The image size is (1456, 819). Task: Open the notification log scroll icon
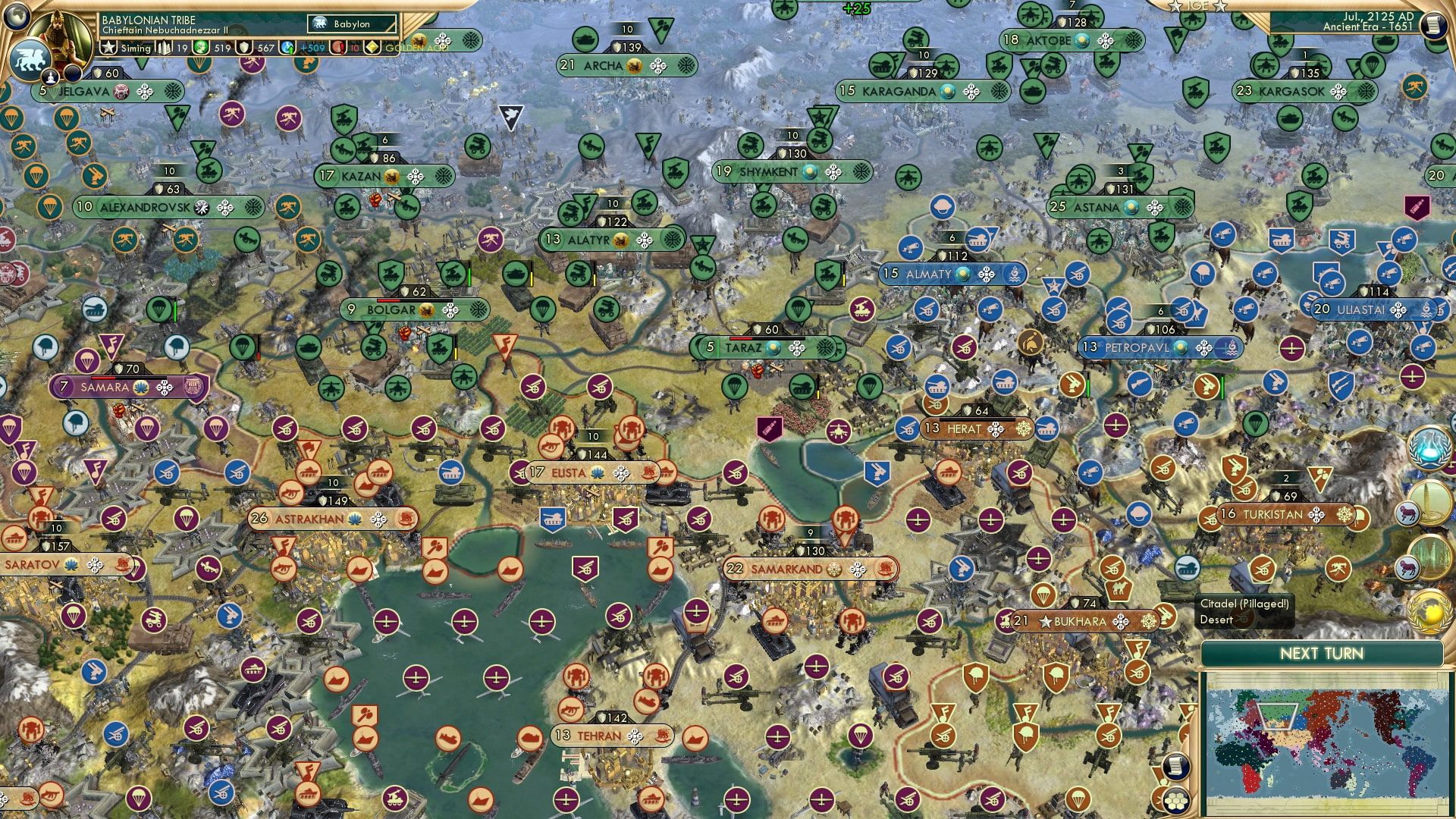pos(1175,767)
